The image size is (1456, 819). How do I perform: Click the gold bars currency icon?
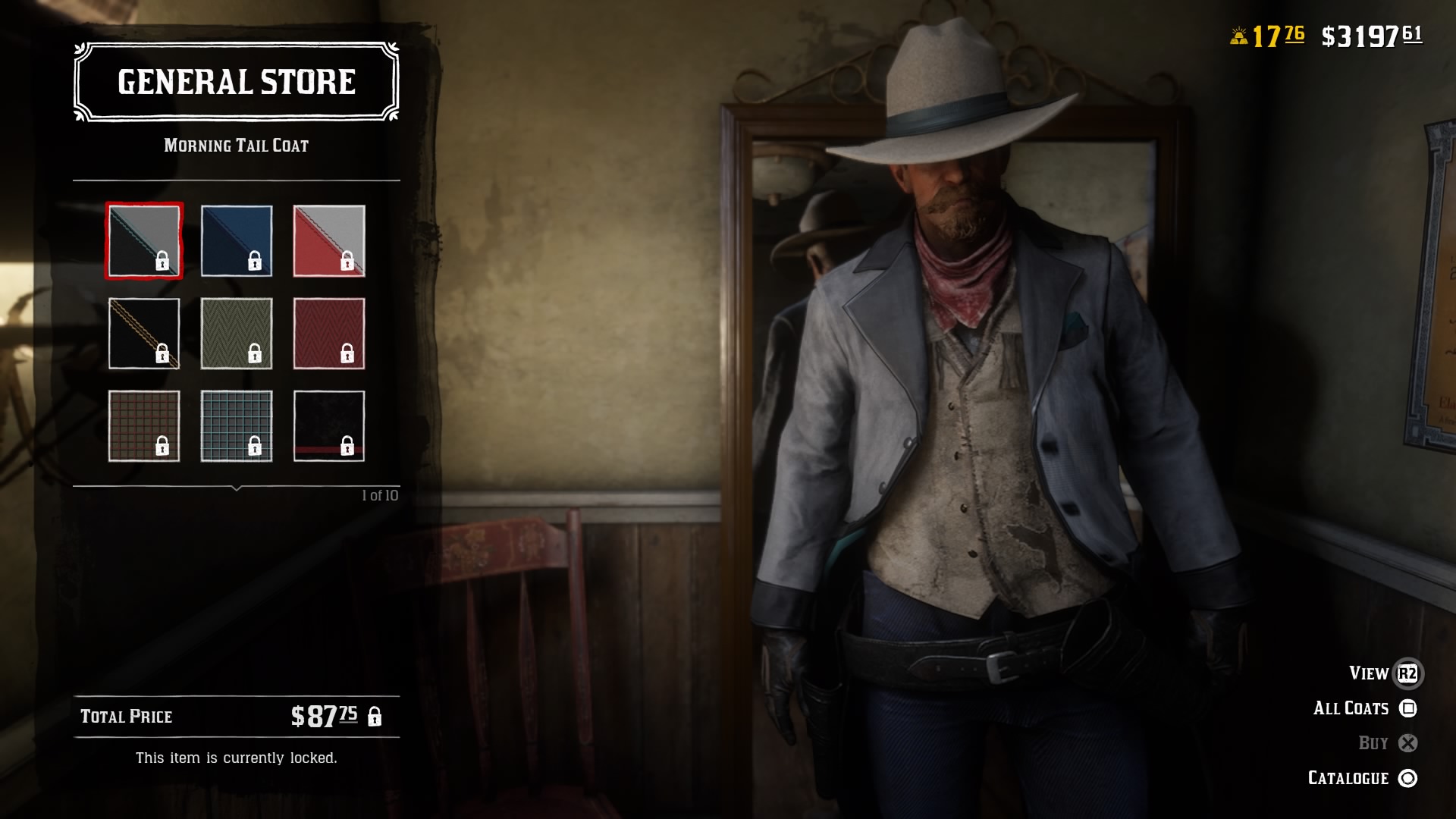(1238, 33)
